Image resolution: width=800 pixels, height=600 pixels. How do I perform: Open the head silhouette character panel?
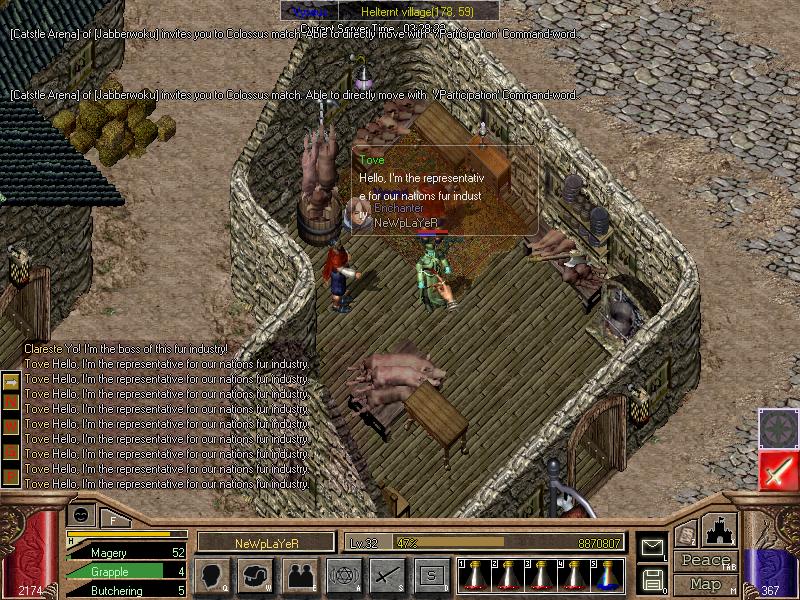click(x=212, y=575)
